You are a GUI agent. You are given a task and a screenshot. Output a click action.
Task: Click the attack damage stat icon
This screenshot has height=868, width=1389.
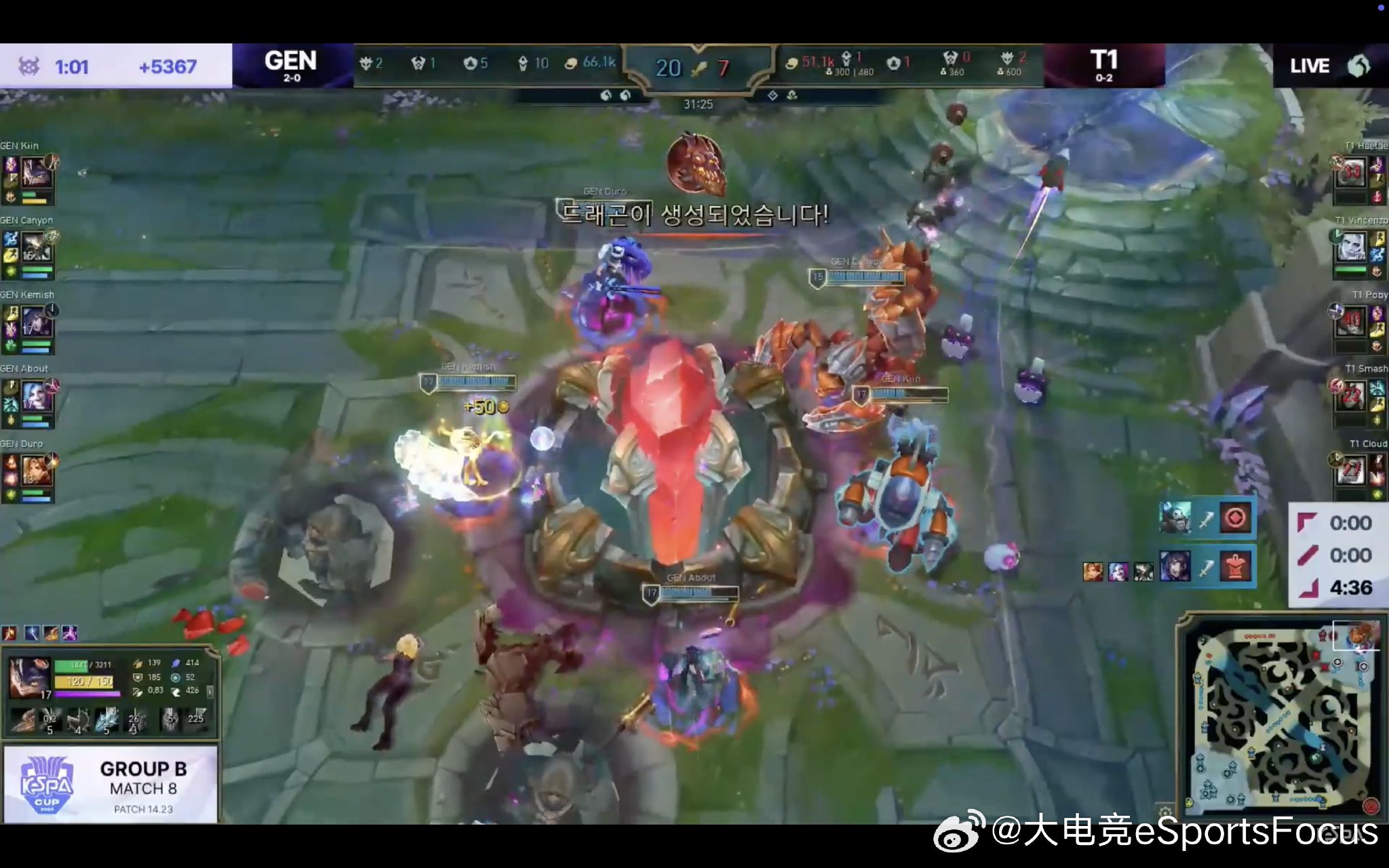[x=138, y=663]
